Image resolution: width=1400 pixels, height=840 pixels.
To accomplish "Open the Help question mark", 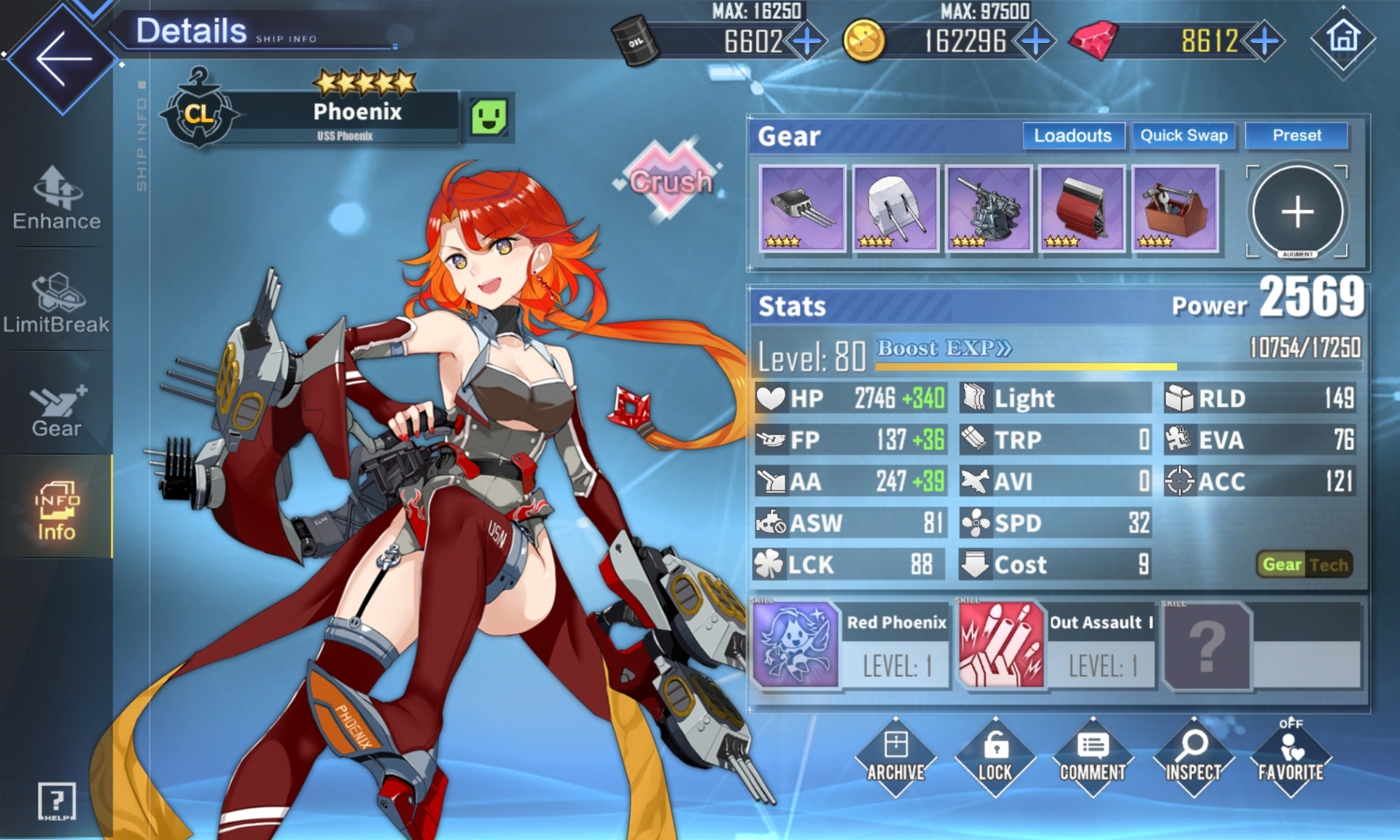I will tap(57, 801).
